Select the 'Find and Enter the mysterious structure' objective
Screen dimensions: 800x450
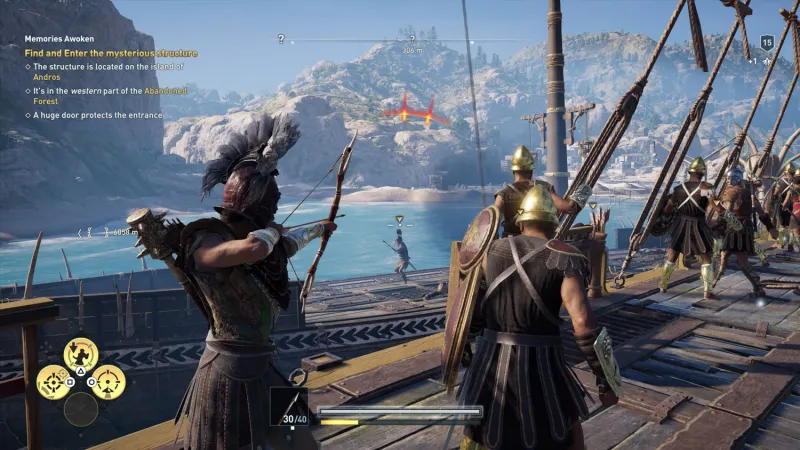[x=111, y=53]
